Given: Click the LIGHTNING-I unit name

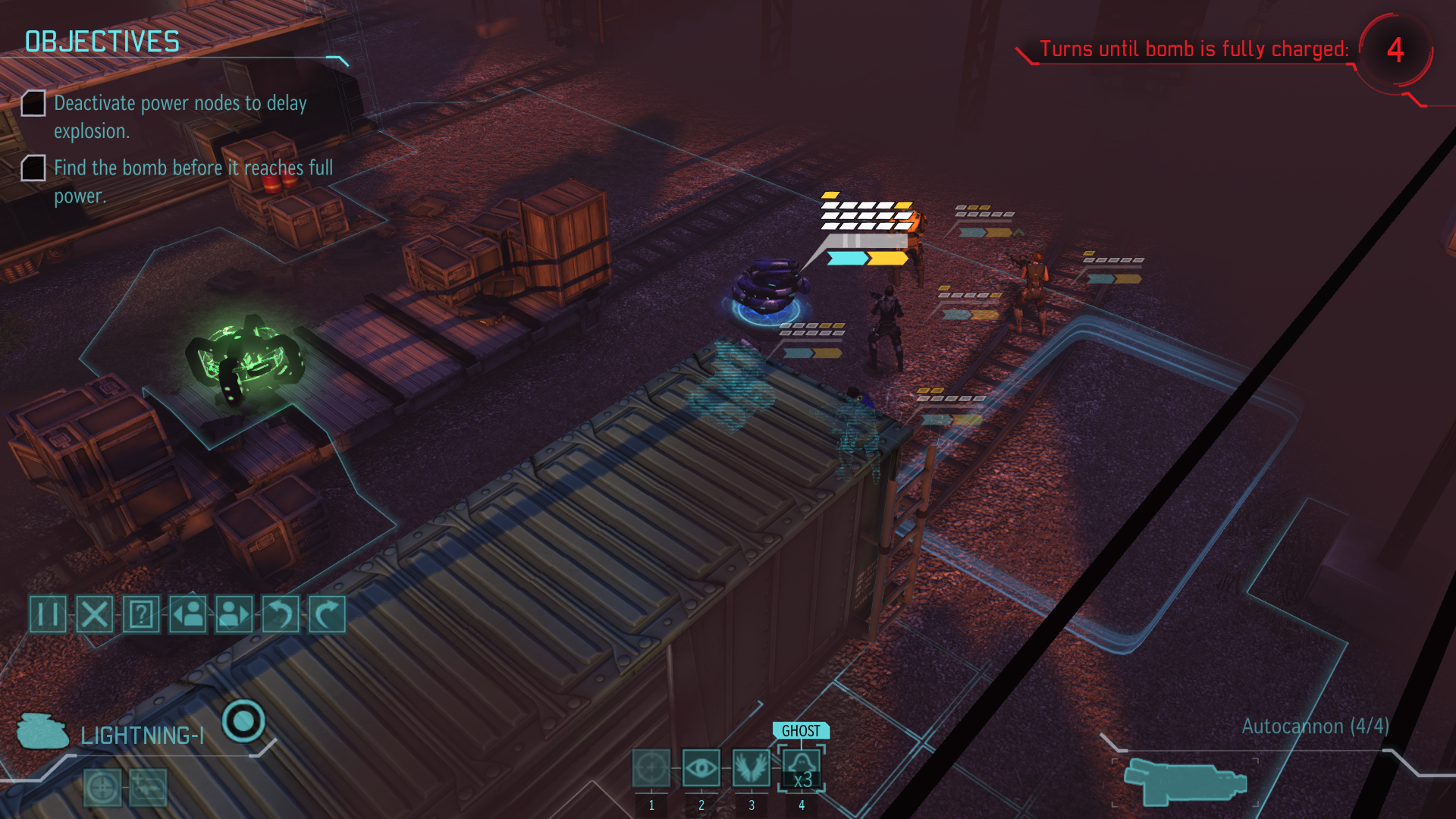Looking at the screenshot, I should click(x=142, y=736).
